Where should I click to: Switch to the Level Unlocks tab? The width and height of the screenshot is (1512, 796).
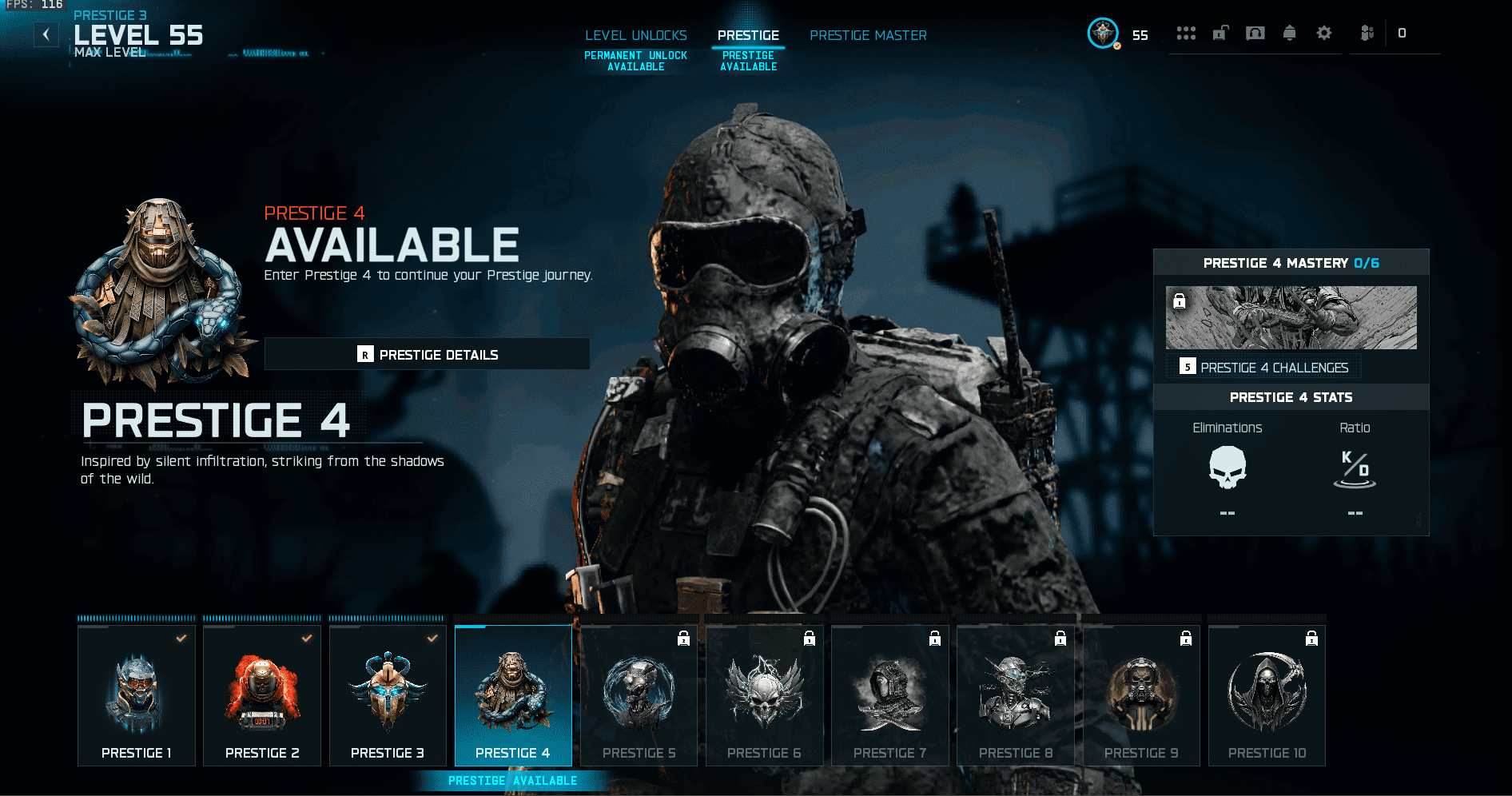pos(635,35)
